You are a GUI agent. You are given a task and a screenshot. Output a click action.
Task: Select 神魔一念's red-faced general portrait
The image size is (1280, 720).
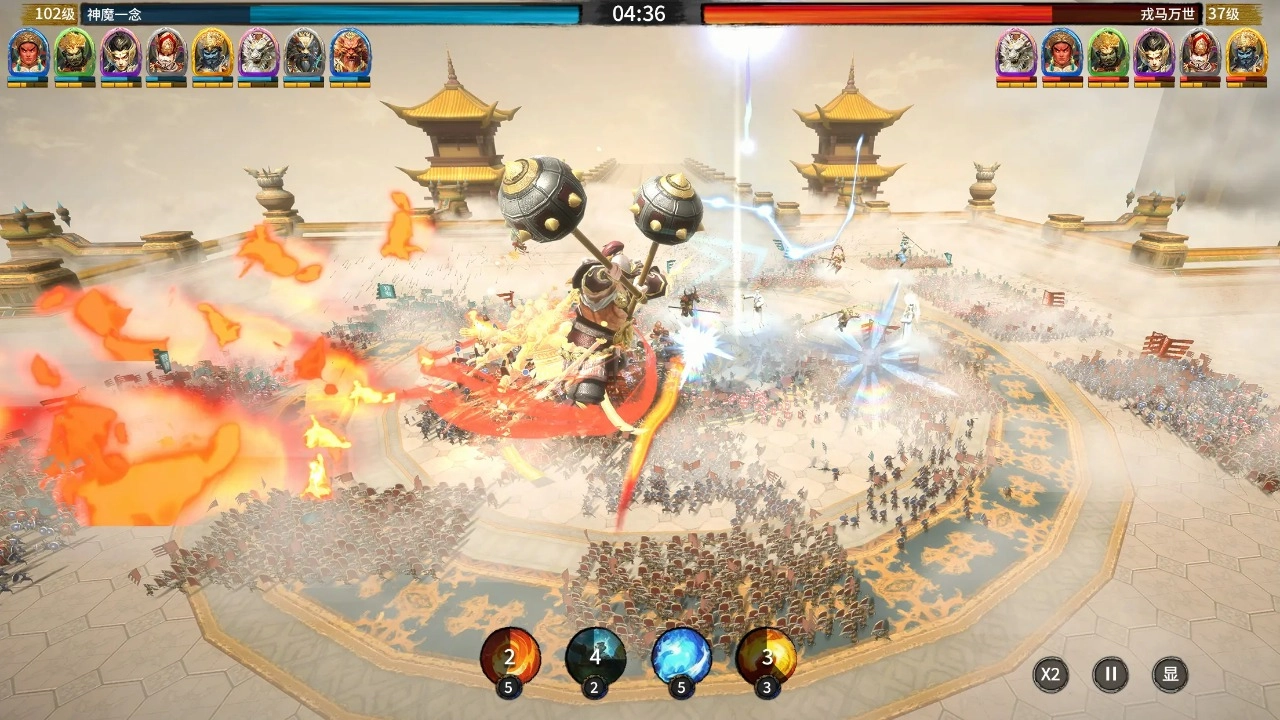click(28, 52)
